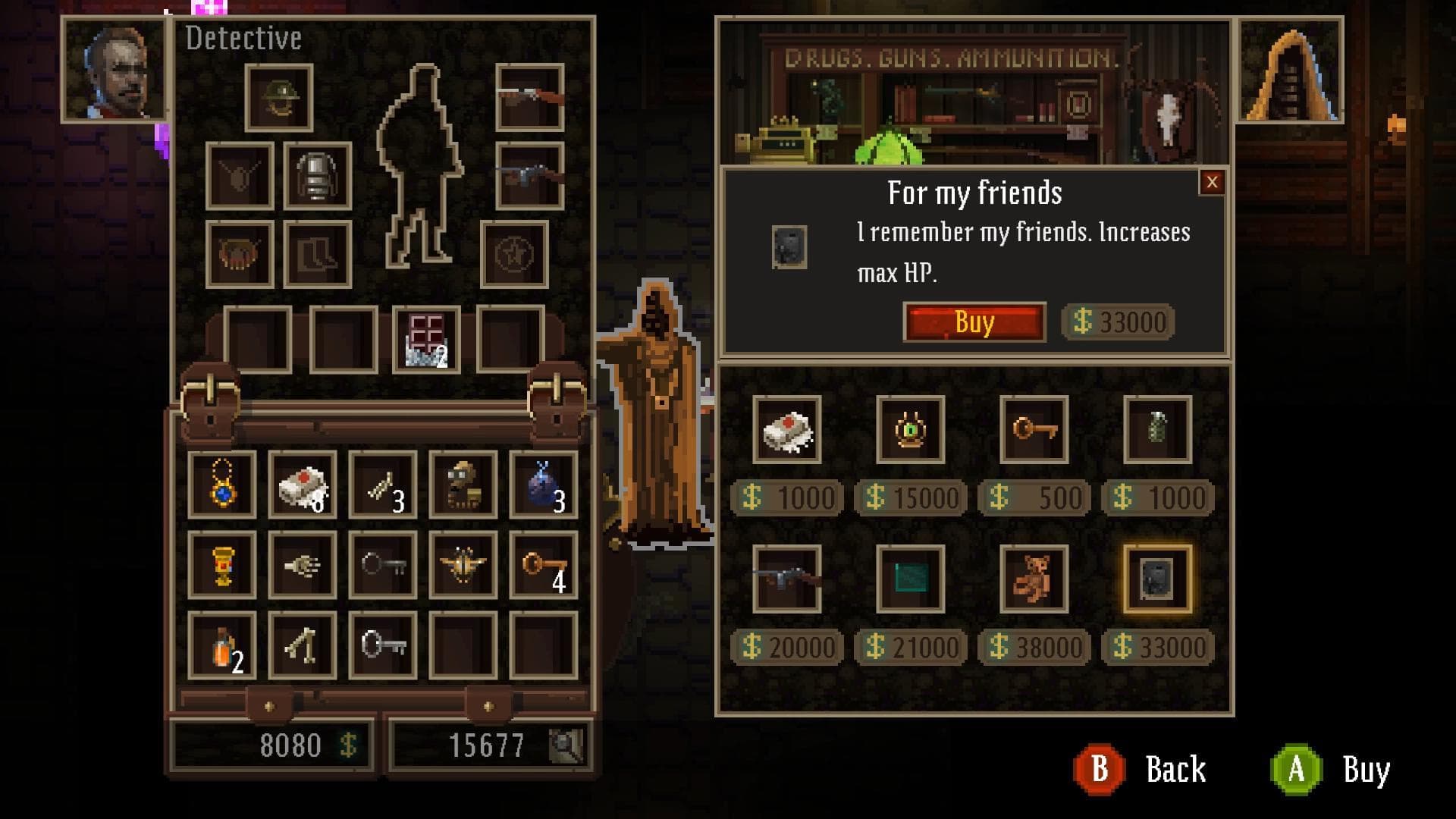The height and width of the screenshot is (819, 1456).
Task: Select the golden winged scarab item
Action: [463, 565]
